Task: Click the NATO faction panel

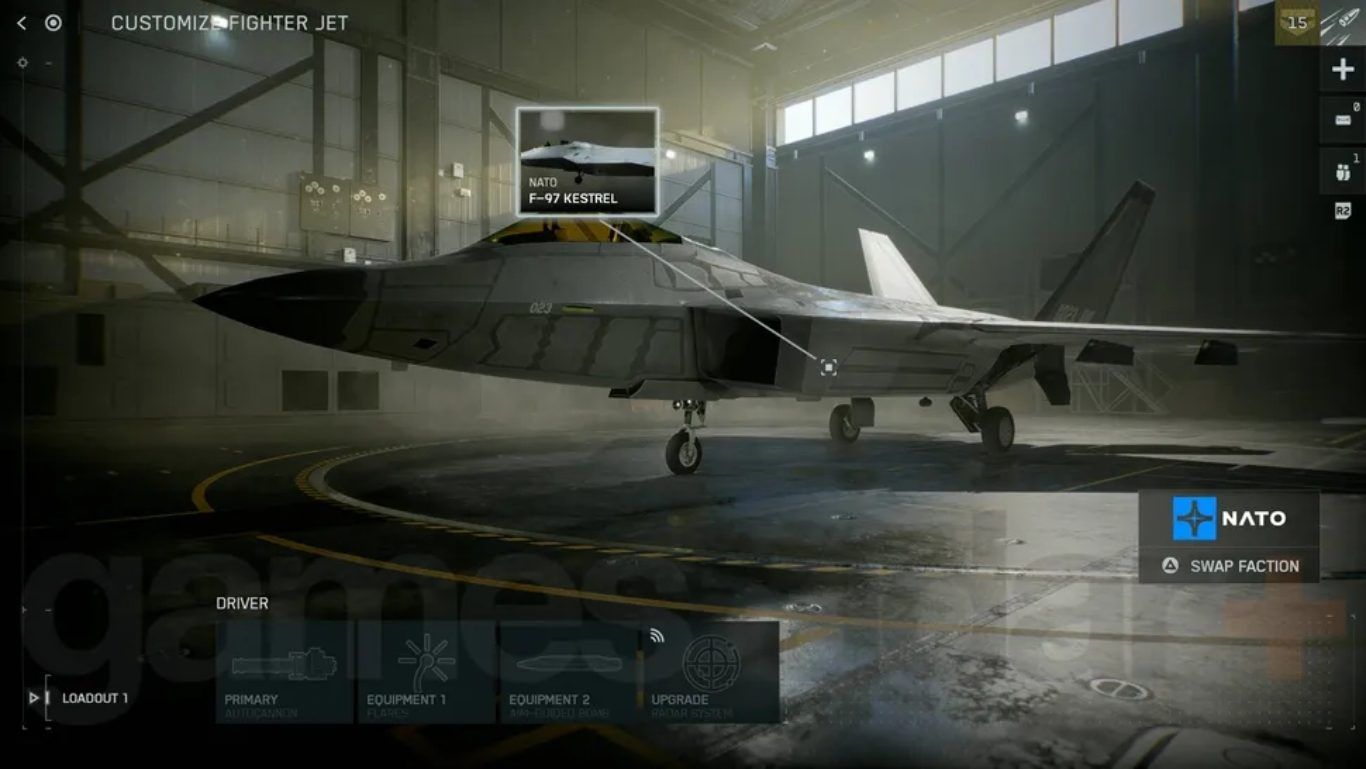Action: [x=1229, y=518]
